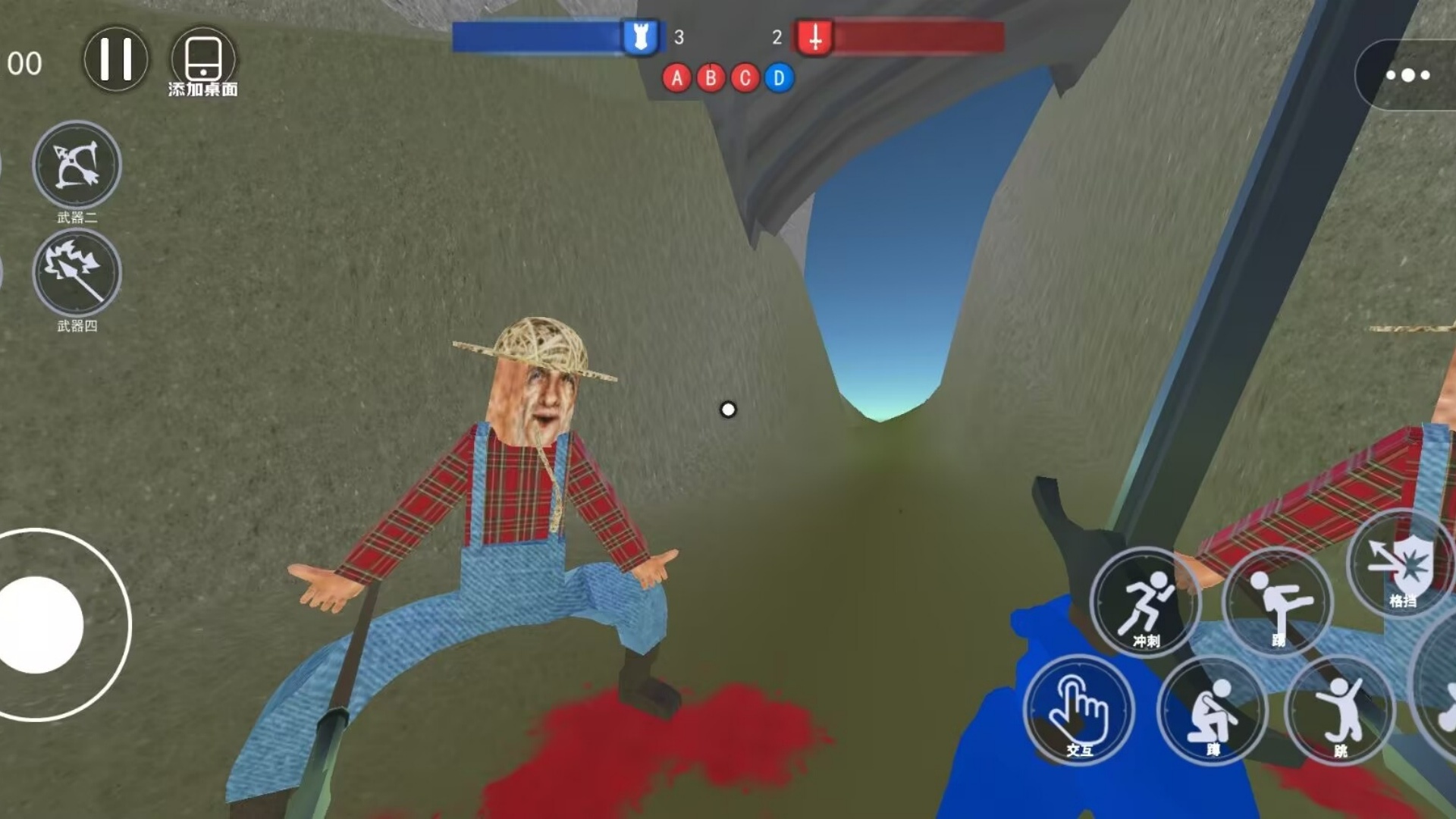Activate the 冲刺 sprint button
Image resolution: width=1456 pixels, height=819 pixels.
pyautogui.click(x=1145, y=603)
